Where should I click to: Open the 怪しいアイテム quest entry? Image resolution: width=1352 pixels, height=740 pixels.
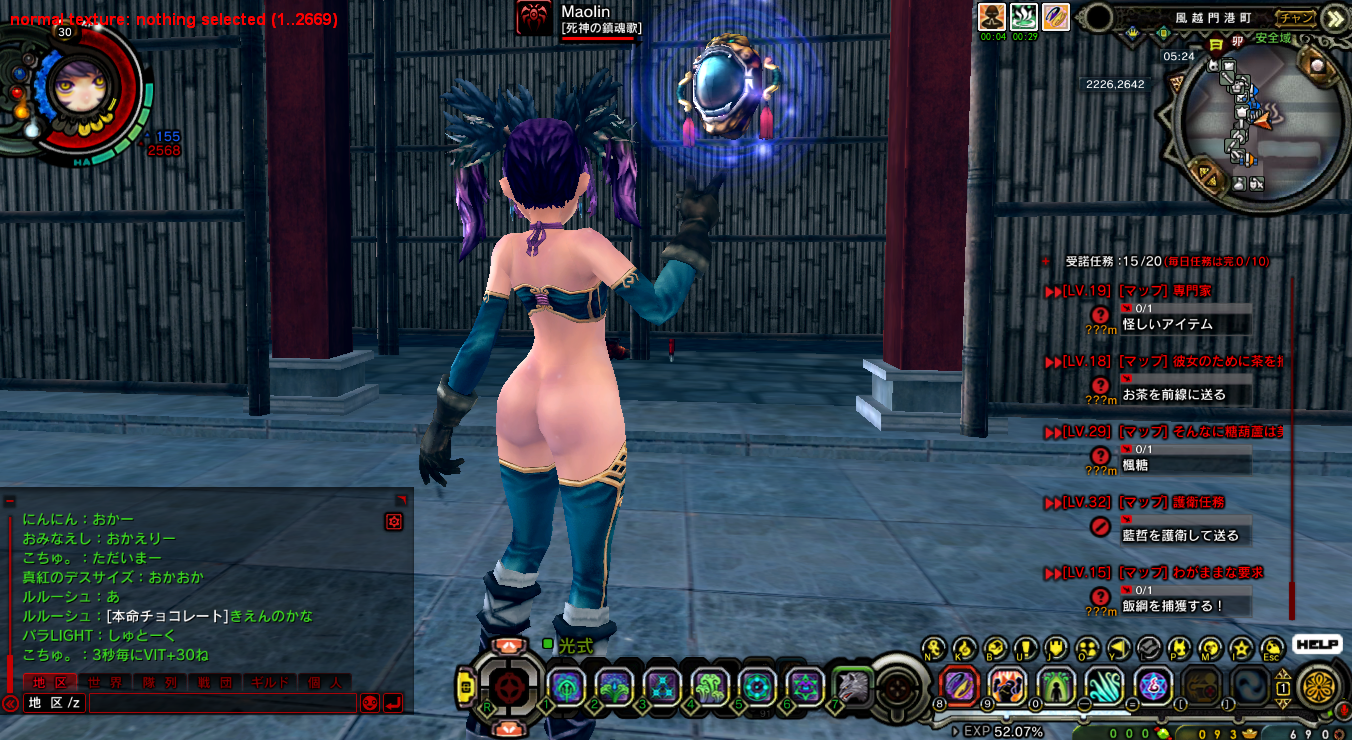coord(1167,324)
